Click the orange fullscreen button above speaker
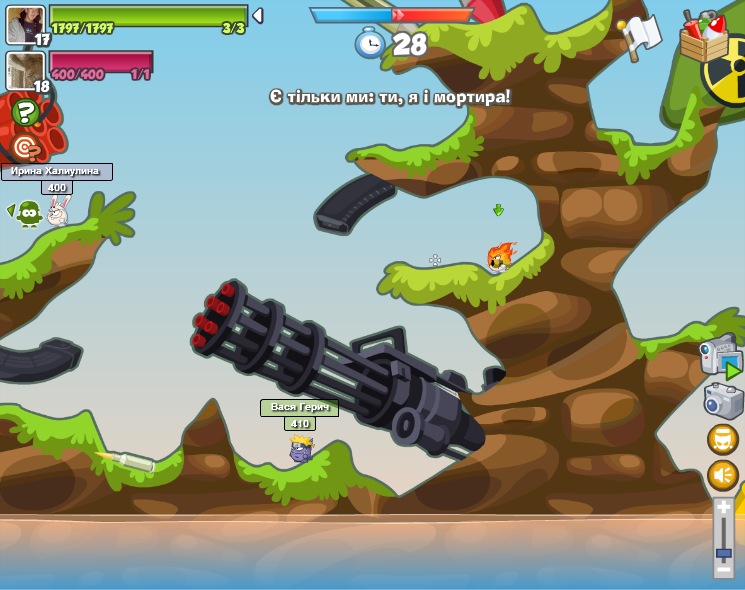 [x=722, y=439]
